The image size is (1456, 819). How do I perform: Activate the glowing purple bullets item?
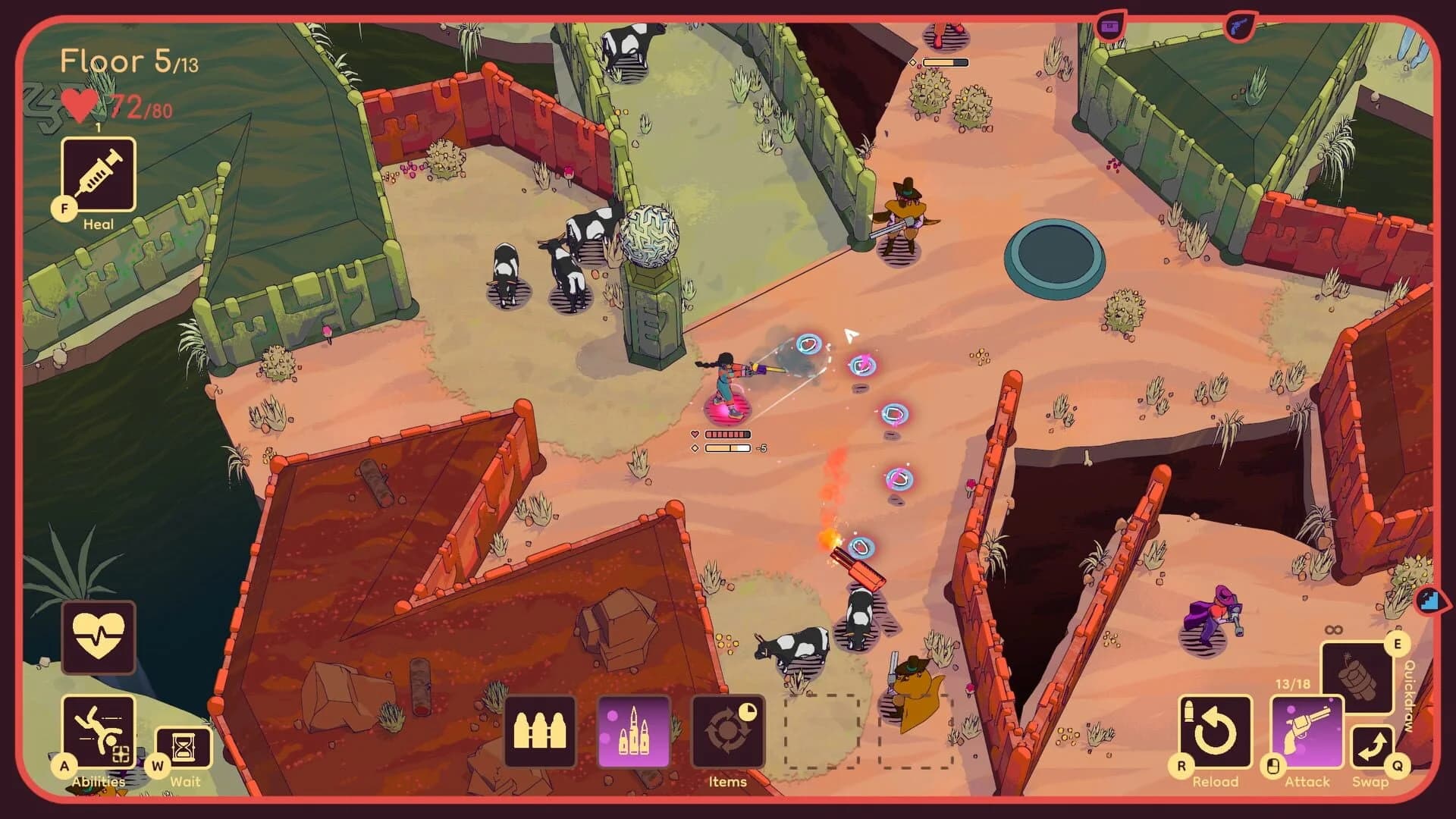coord(635,730)
